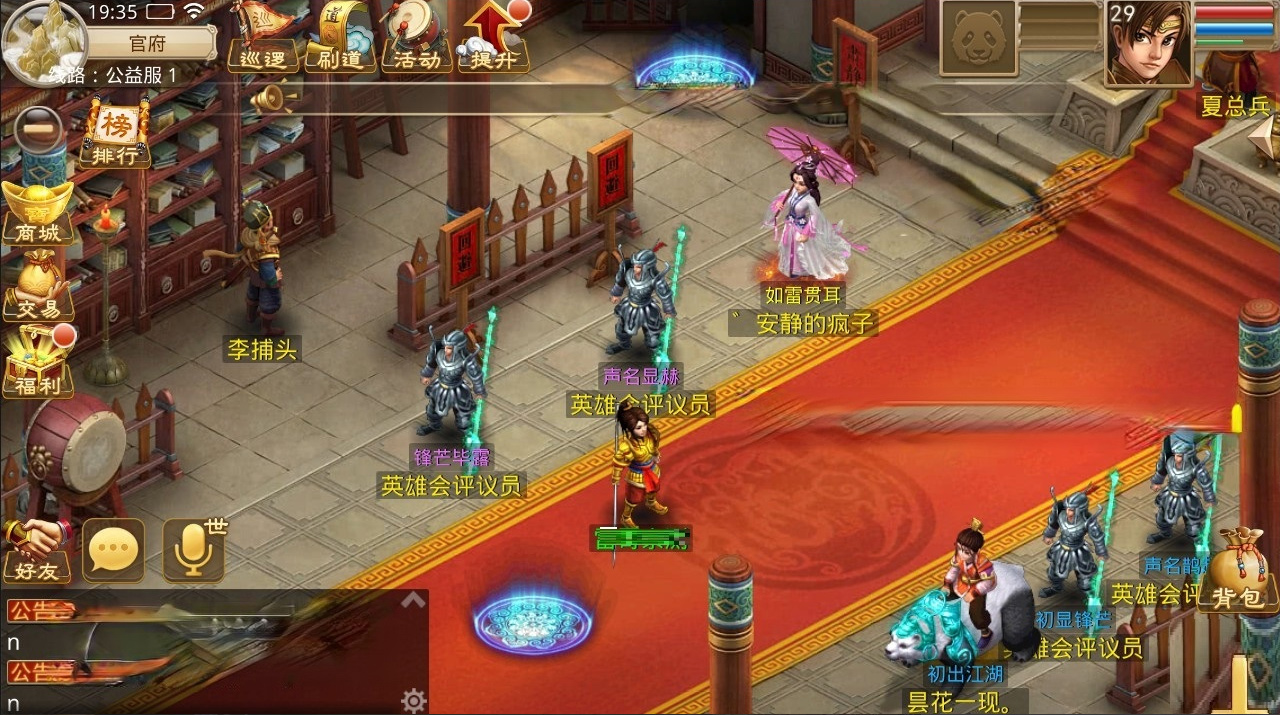Open chat settings gear icon
The height and width of the screenshot is (715, 1280).
point(413,700)
